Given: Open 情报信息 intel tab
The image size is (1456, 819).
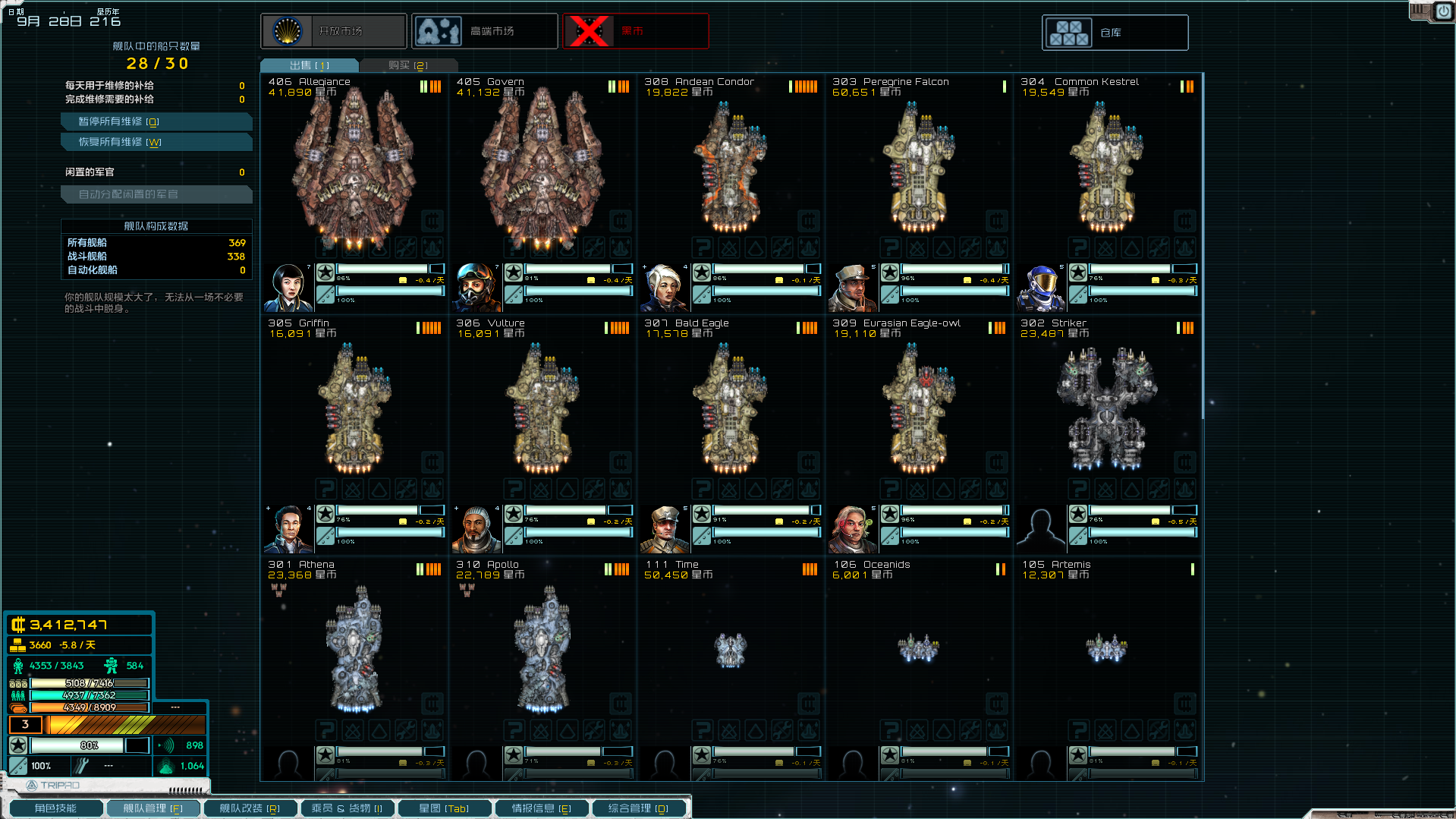Looking at the screenshot, I should click(541, 808).
